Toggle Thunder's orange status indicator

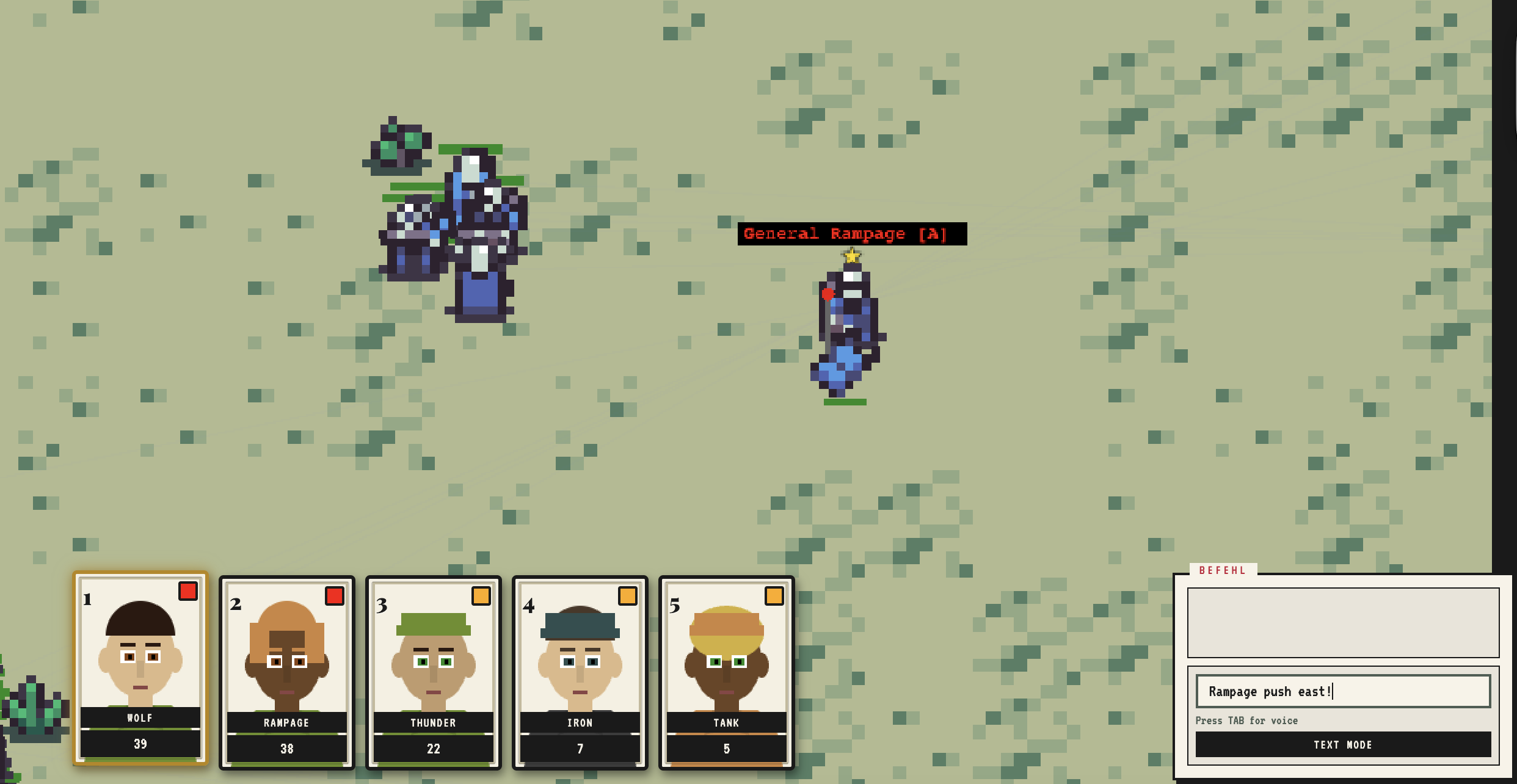tap(480, 597)
